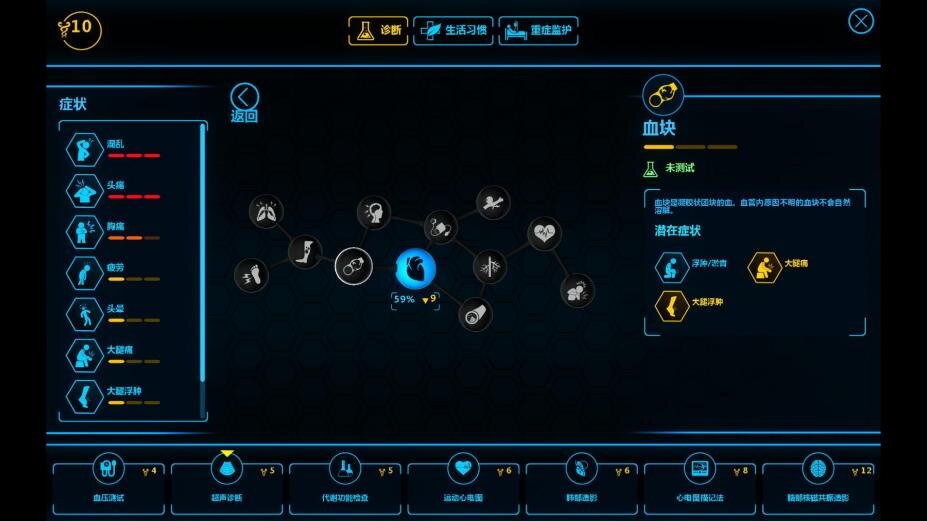Switch to the 重症监护 tab
The image size is (927, 521).
tap(539, 31)
